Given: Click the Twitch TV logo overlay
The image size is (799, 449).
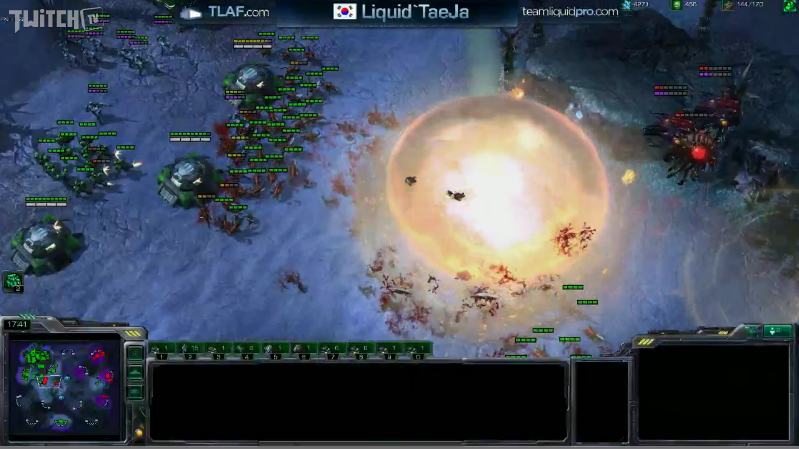Looking at the screenshot, I should point(50,17).
